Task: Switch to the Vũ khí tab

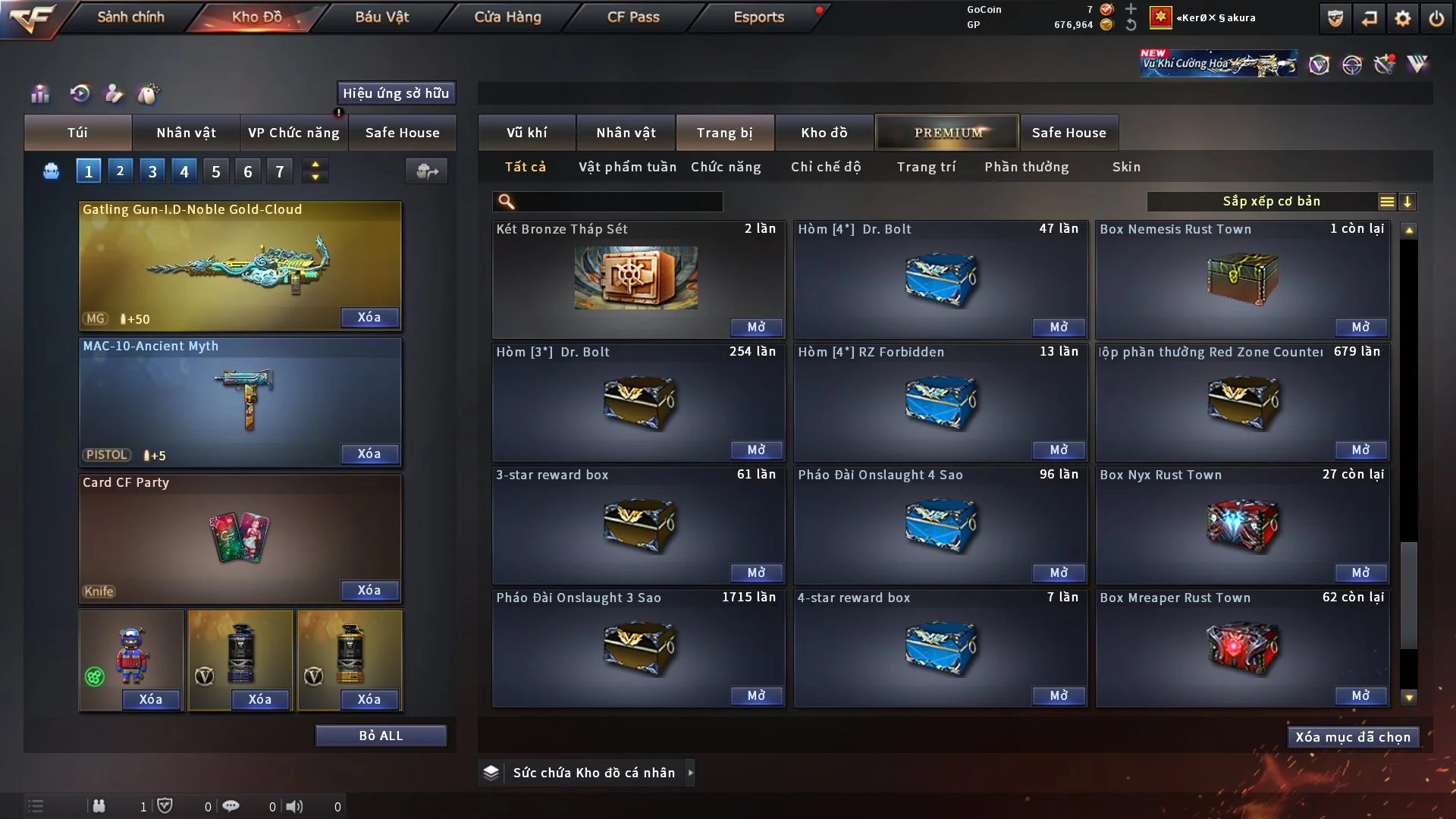Action: click(526, 133)
